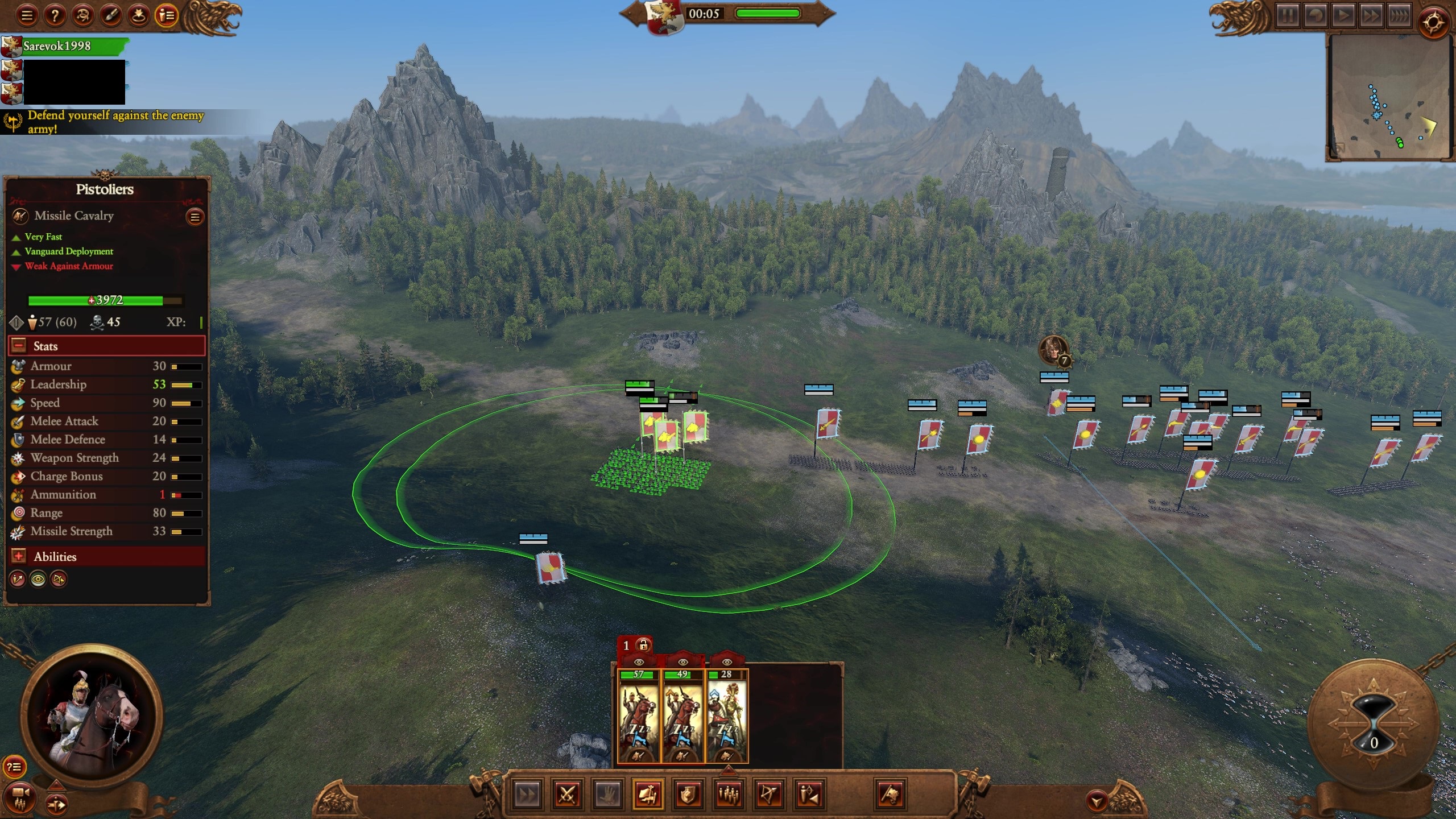This screenshot has width=1456, height=819.
Task: Open the battle help panel with the question mark
Action: (x=54, y=15)
